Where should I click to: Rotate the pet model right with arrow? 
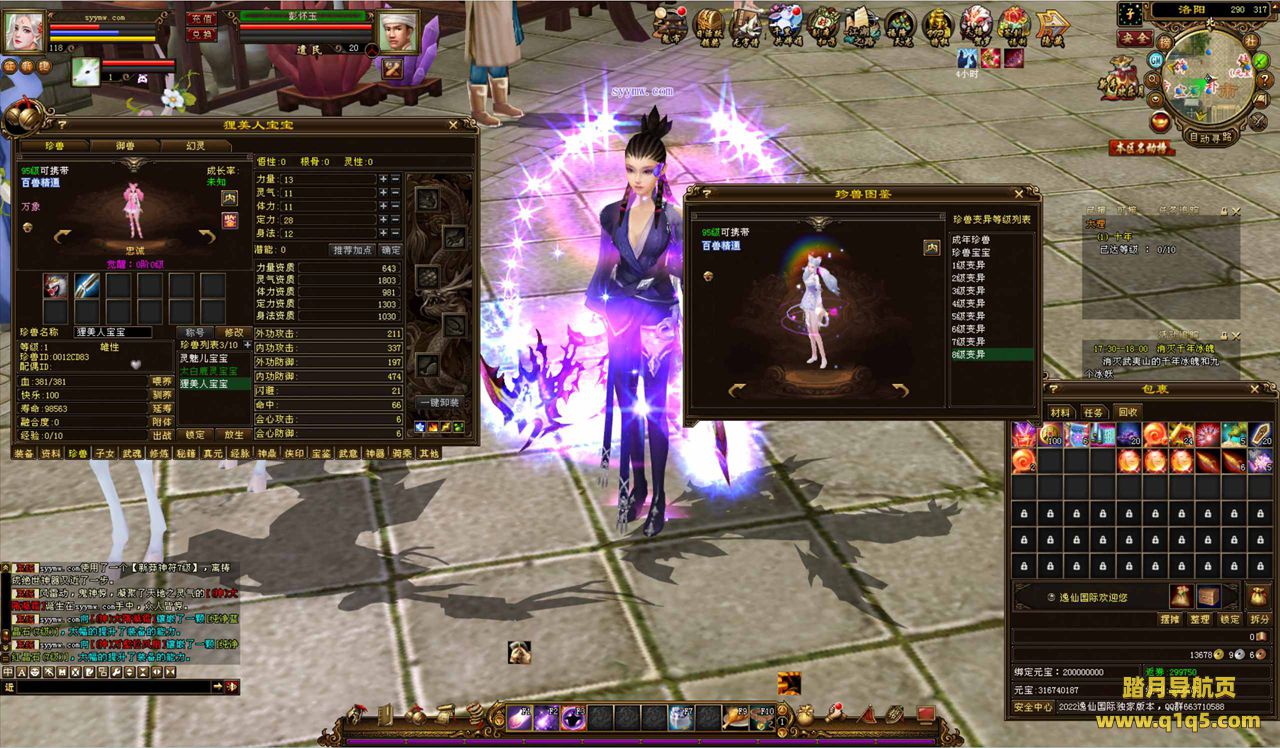click(208, 235)
